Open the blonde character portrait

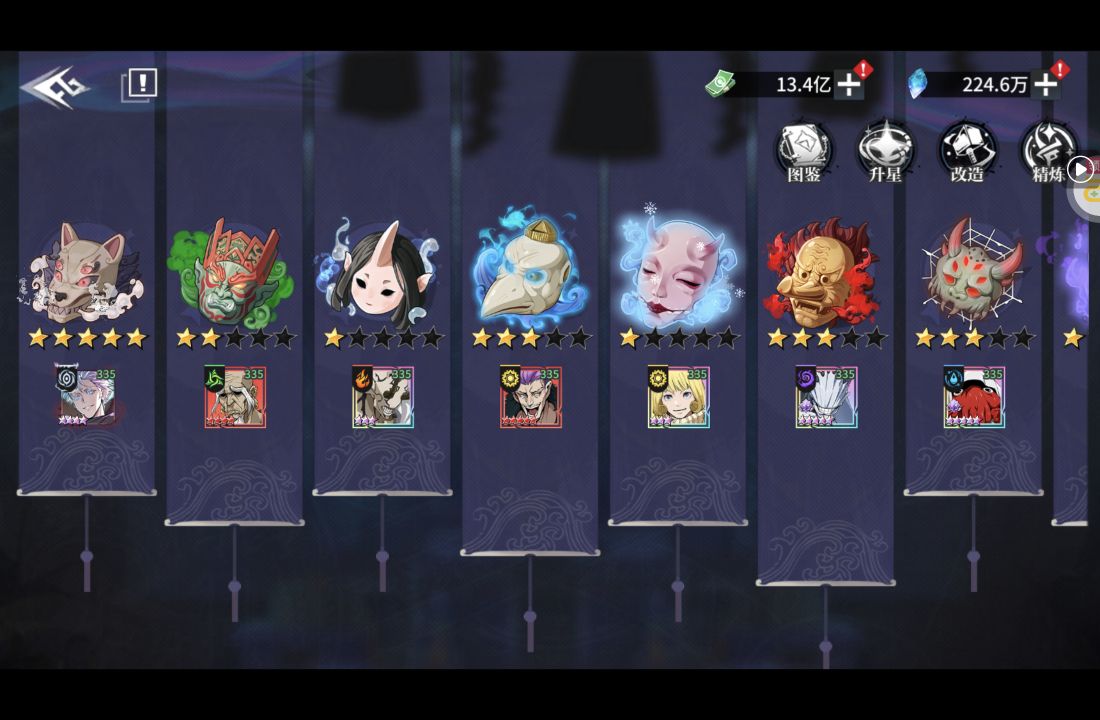click(678, 397)
